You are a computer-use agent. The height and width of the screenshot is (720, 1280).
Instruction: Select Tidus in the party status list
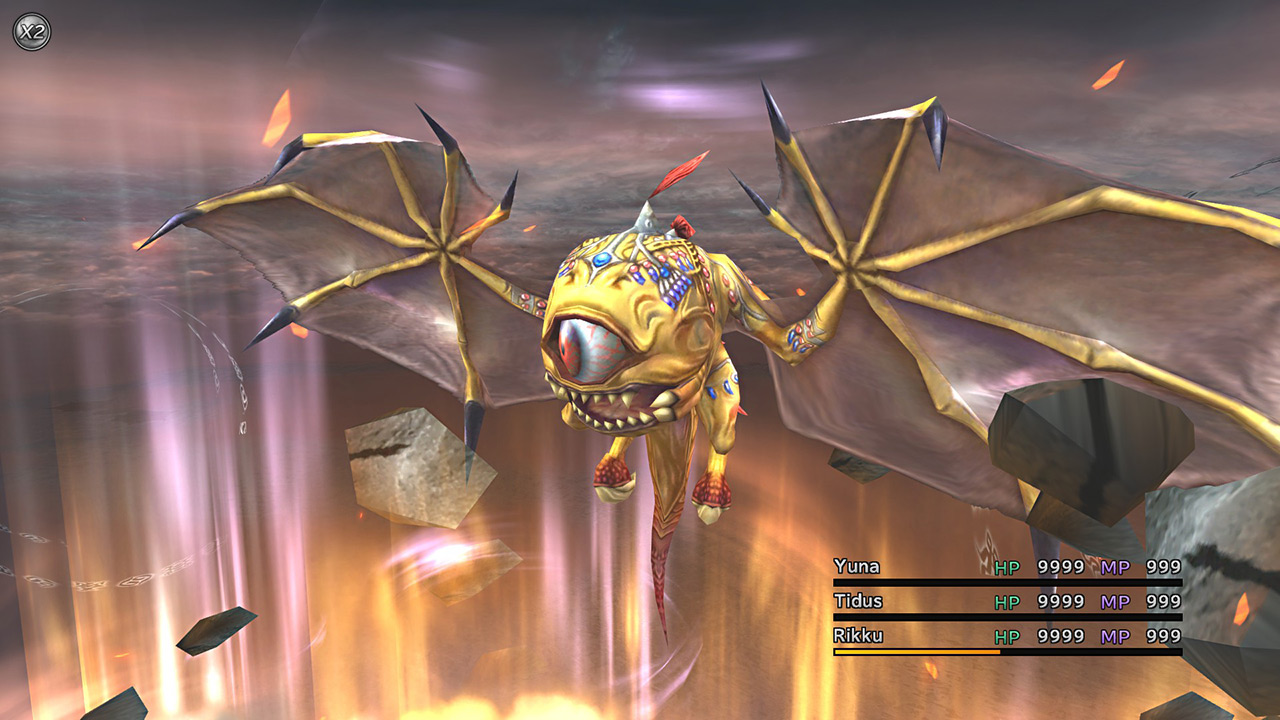coord(857,601)
